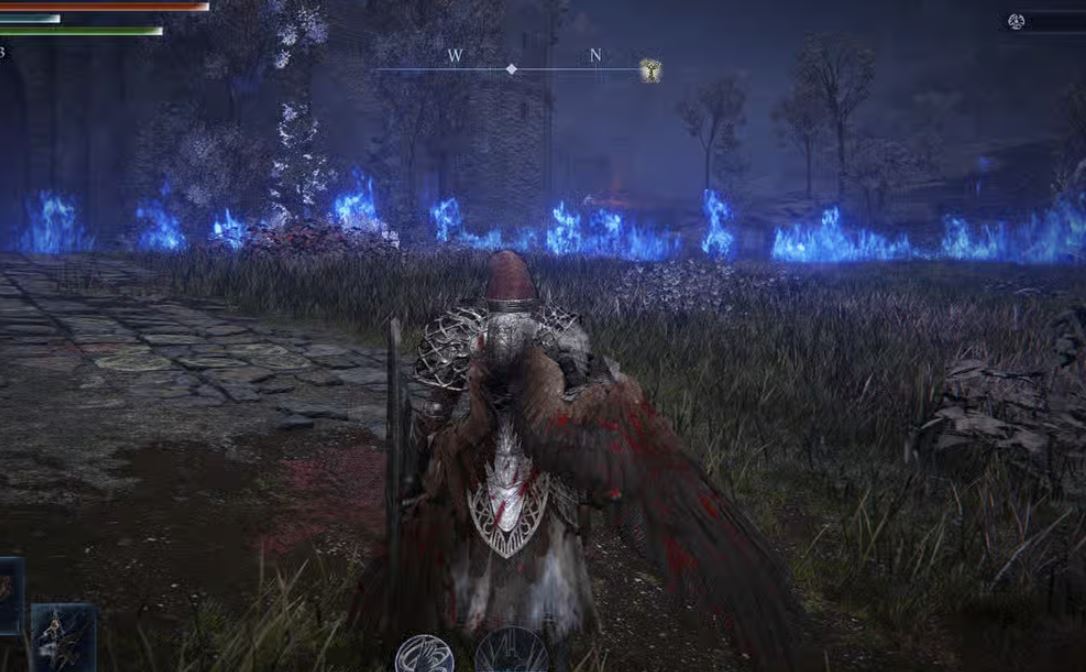Click the golden tree marker on the compass
The image size is (1086, 672).
[650, 69]
